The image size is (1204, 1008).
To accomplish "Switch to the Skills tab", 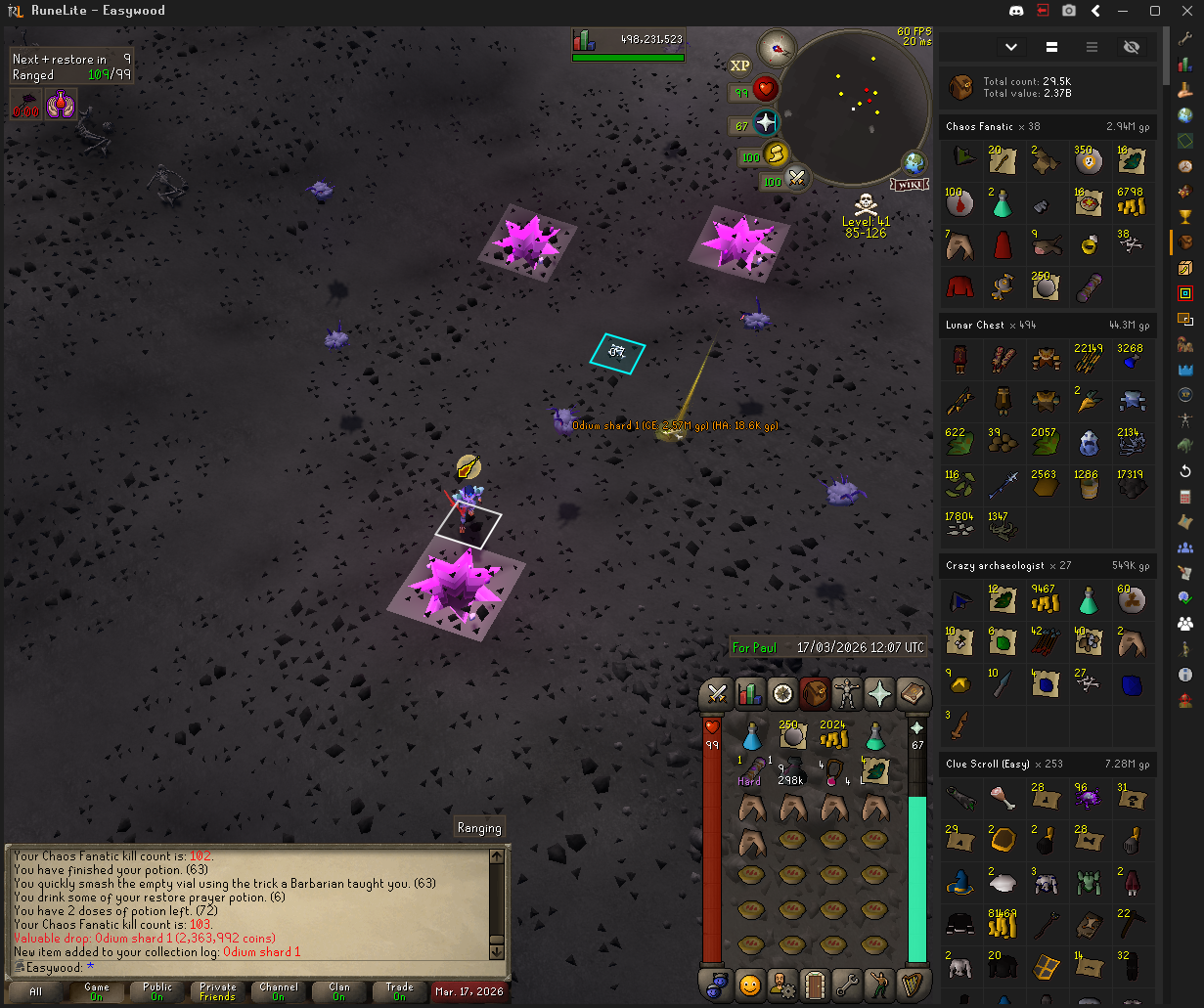I will (749, 693).
